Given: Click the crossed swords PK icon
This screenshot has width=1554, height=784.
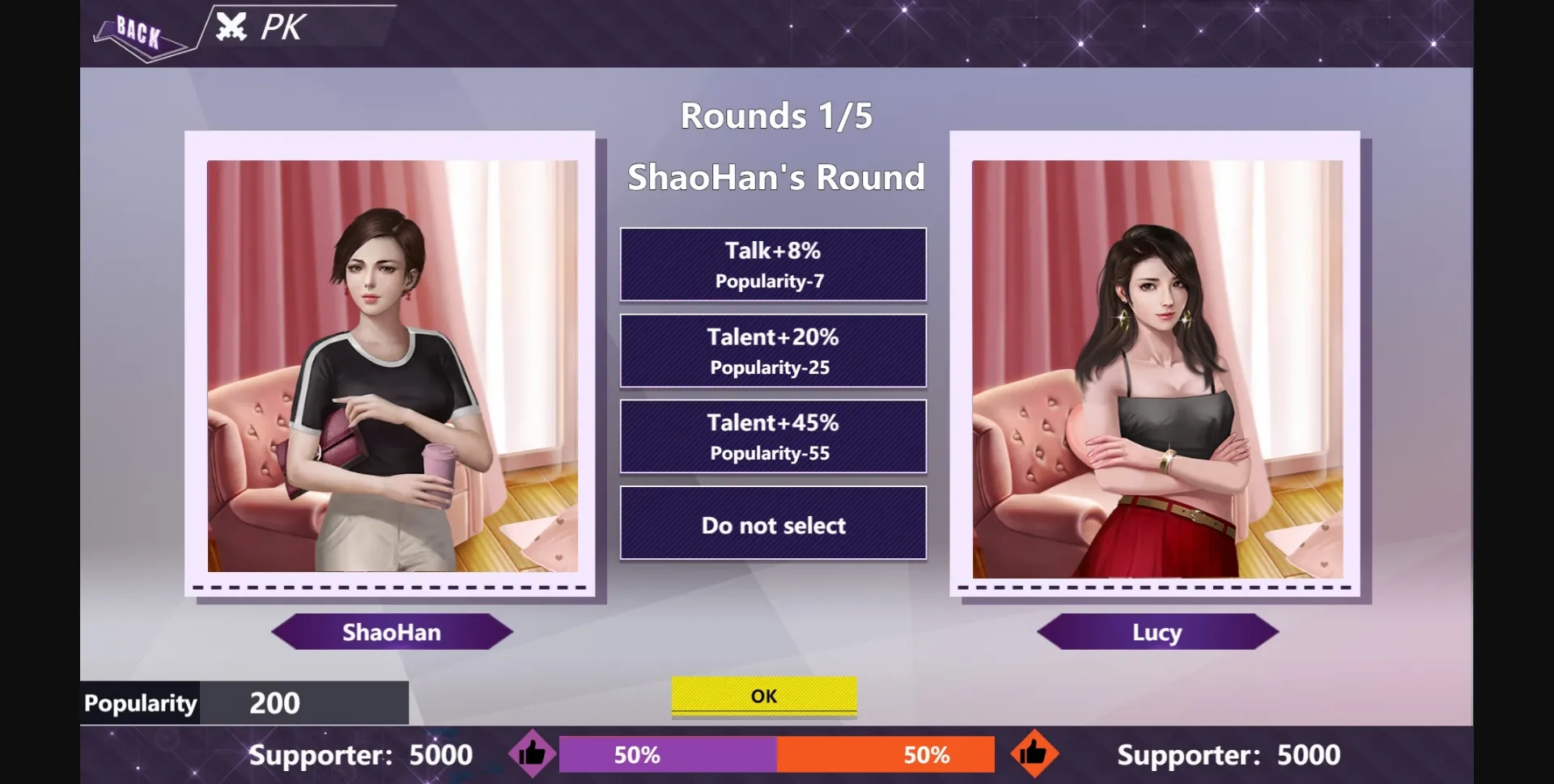Looking at the screenshot, I should pyautogui.click(x=232, y=27).
